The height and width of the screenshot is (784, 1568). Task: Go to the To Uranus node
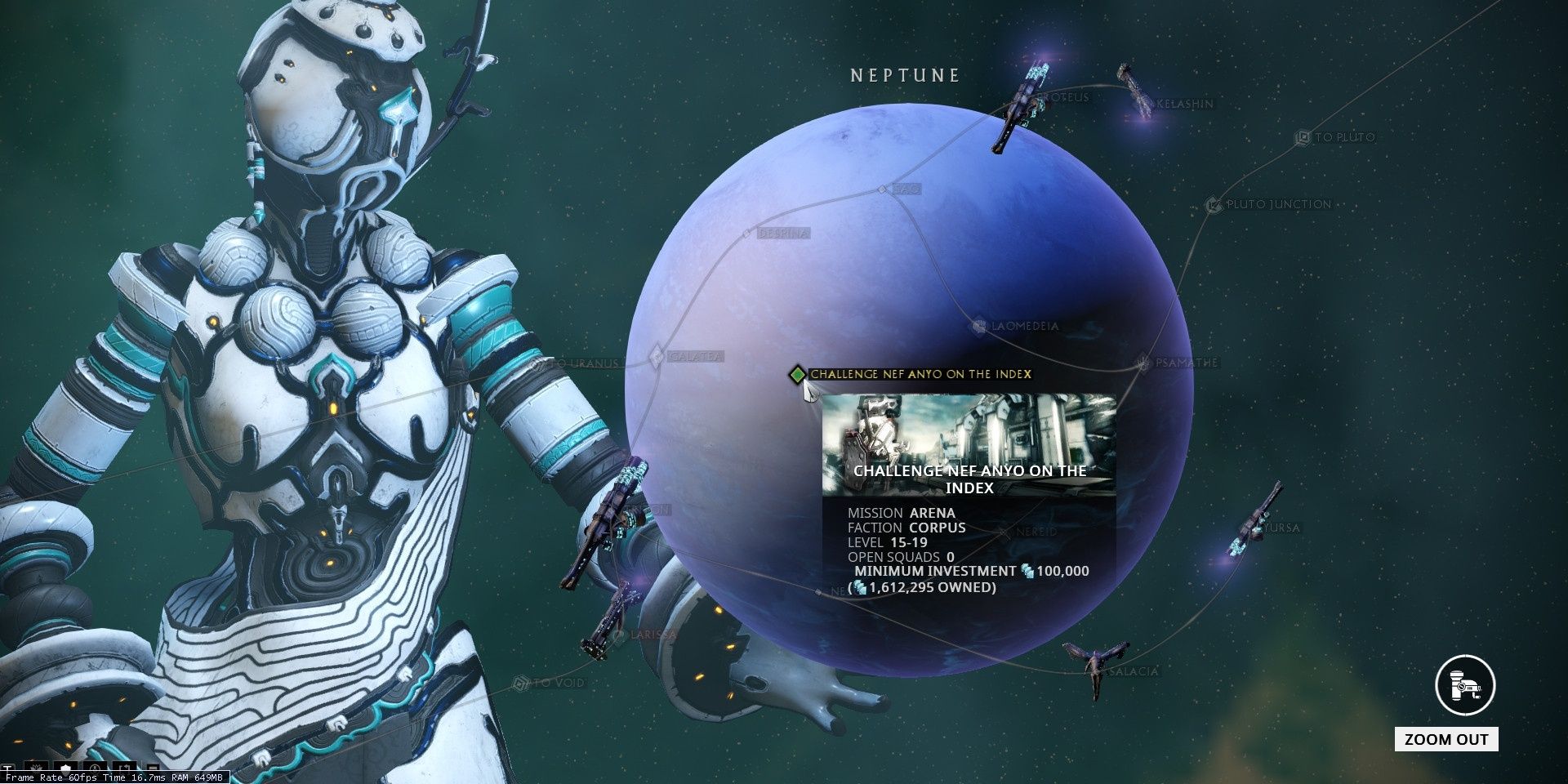538,363
